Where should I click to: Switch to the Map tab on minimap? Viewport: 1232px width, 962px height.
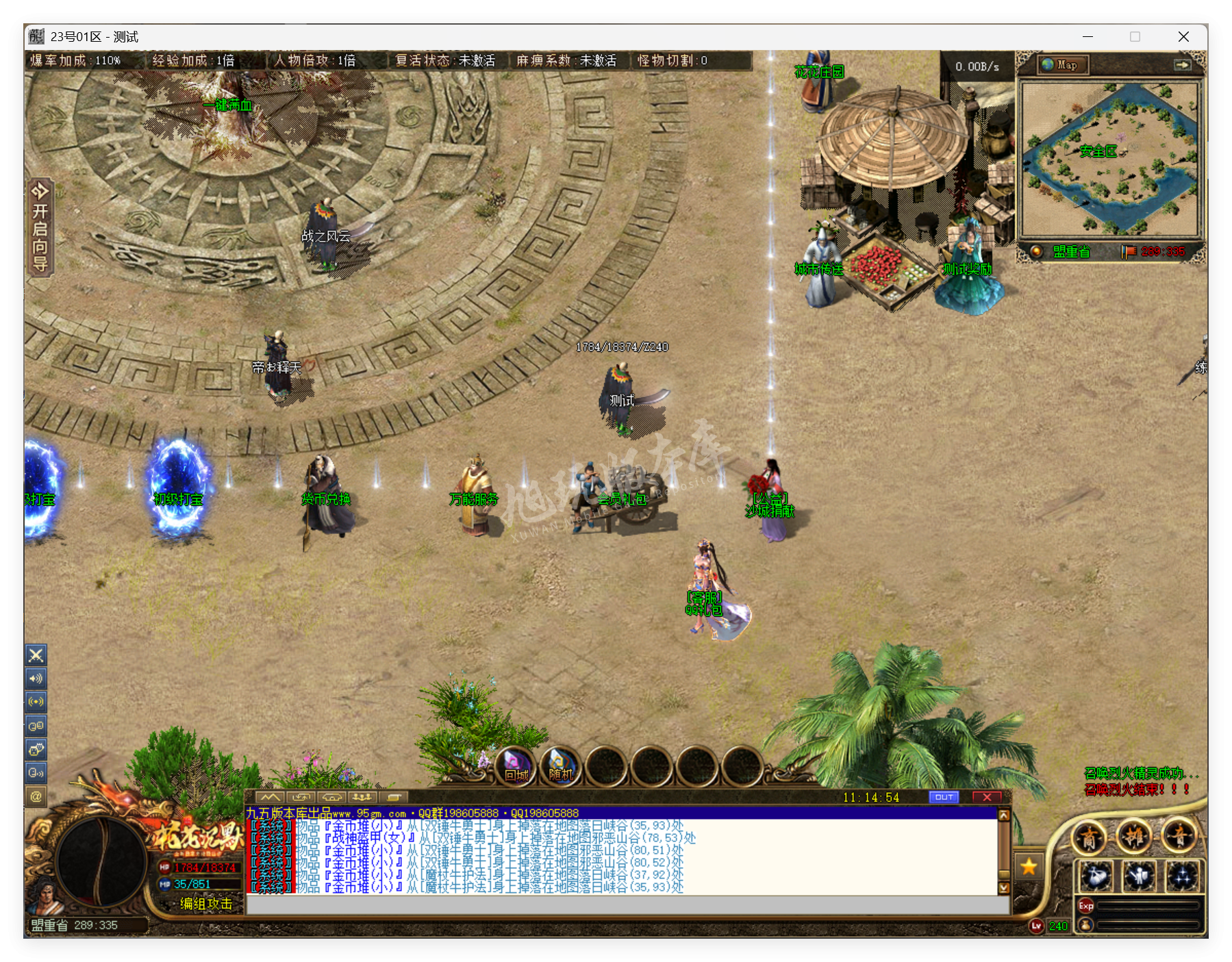coord(1061,65)
